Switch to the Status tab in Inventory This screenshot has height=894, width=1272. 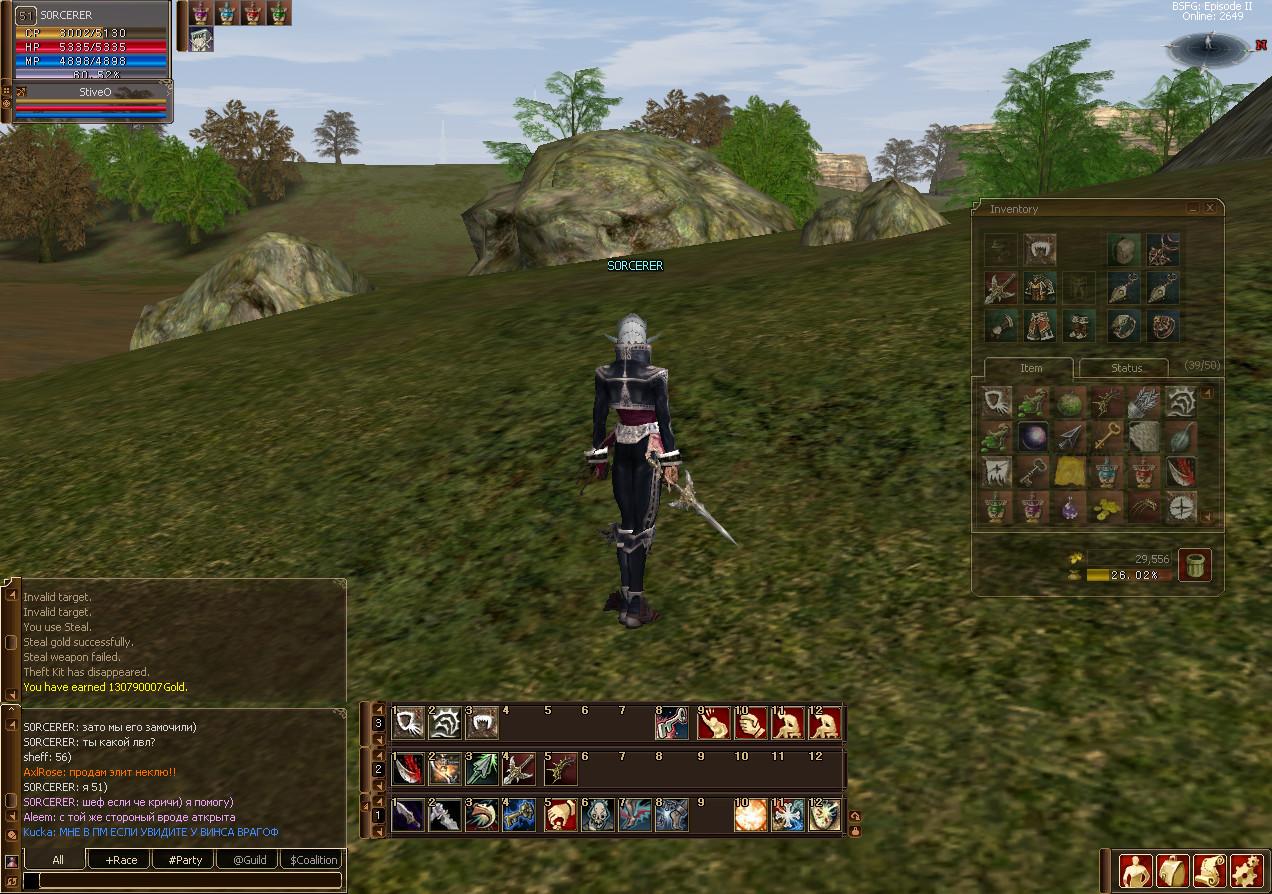point(1125,367)
